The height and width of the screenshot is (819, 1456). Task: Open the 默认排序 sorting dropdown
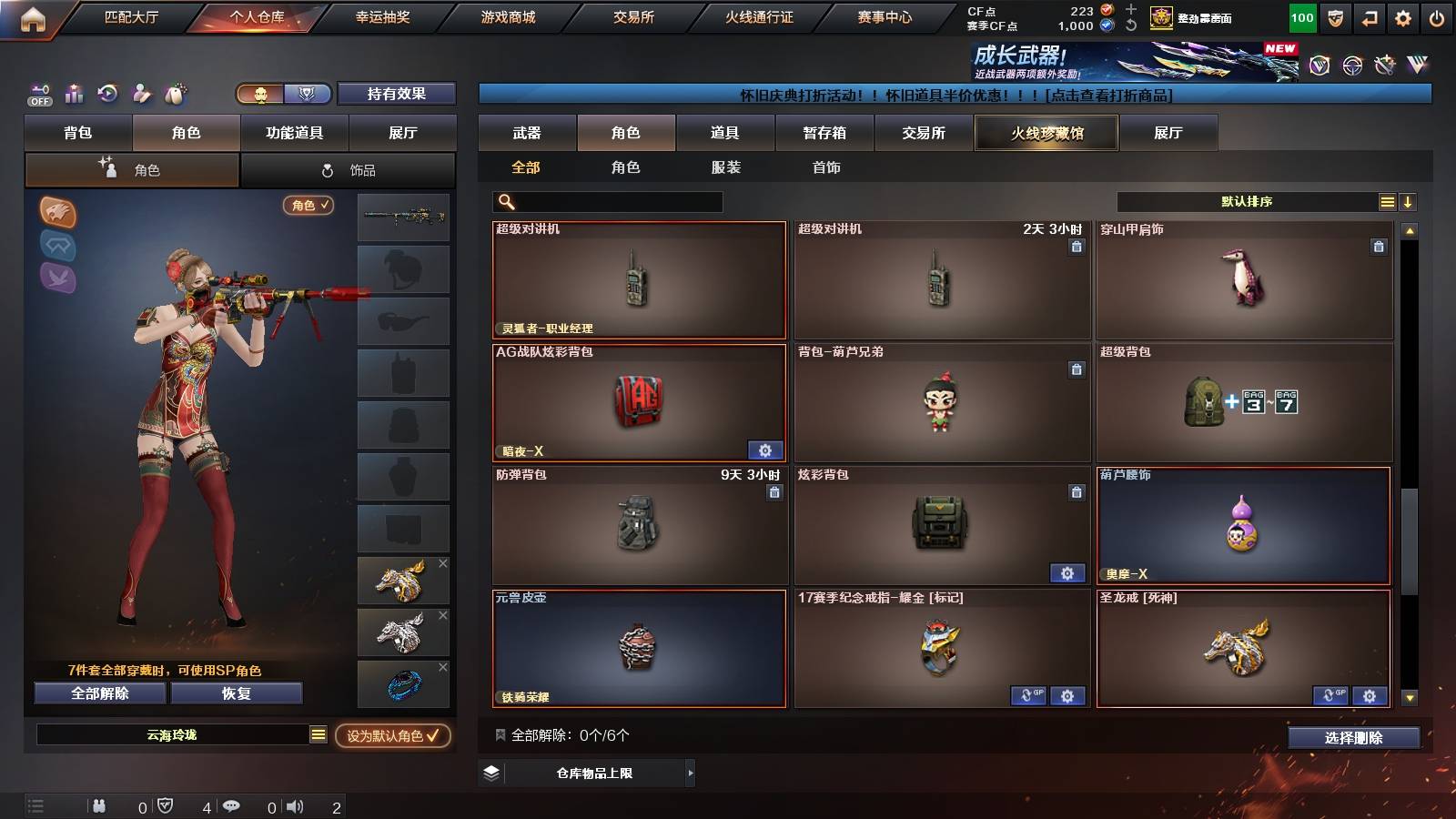pos(1247,201)
